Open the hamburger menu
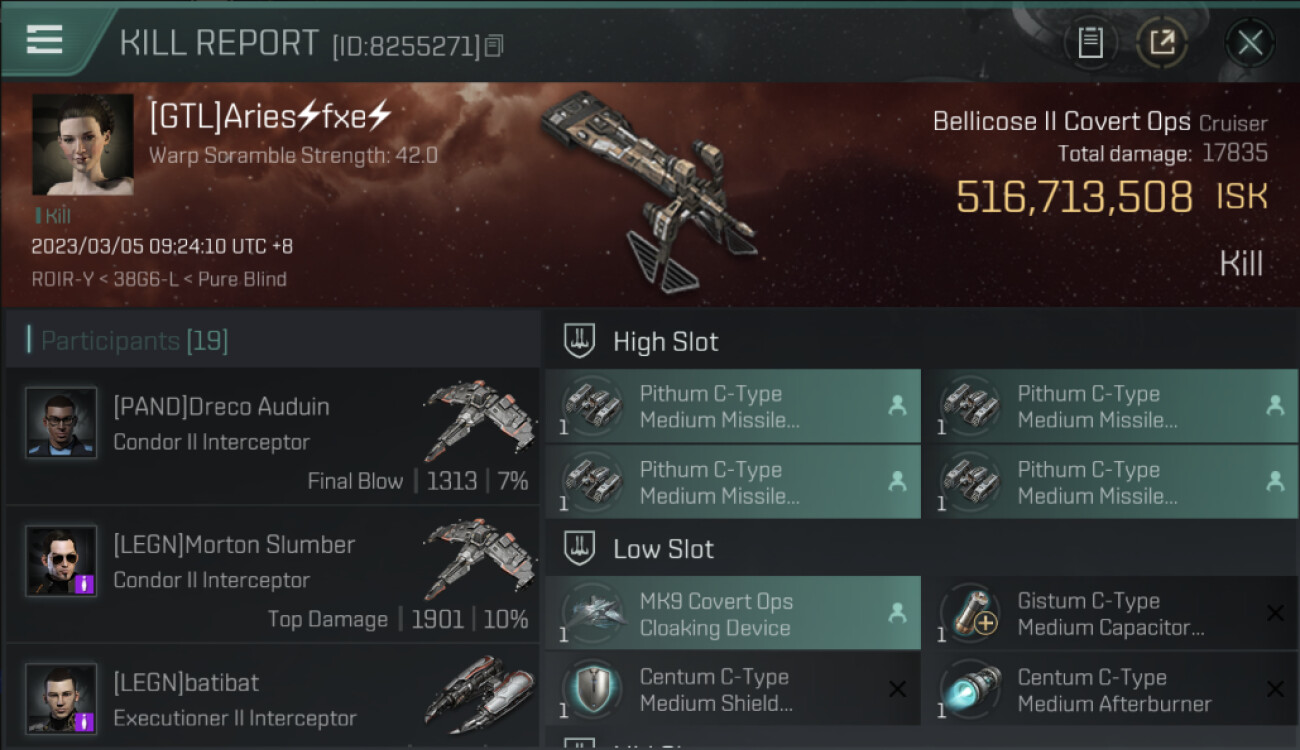The image size is (1300, 750). pos(45,39)
